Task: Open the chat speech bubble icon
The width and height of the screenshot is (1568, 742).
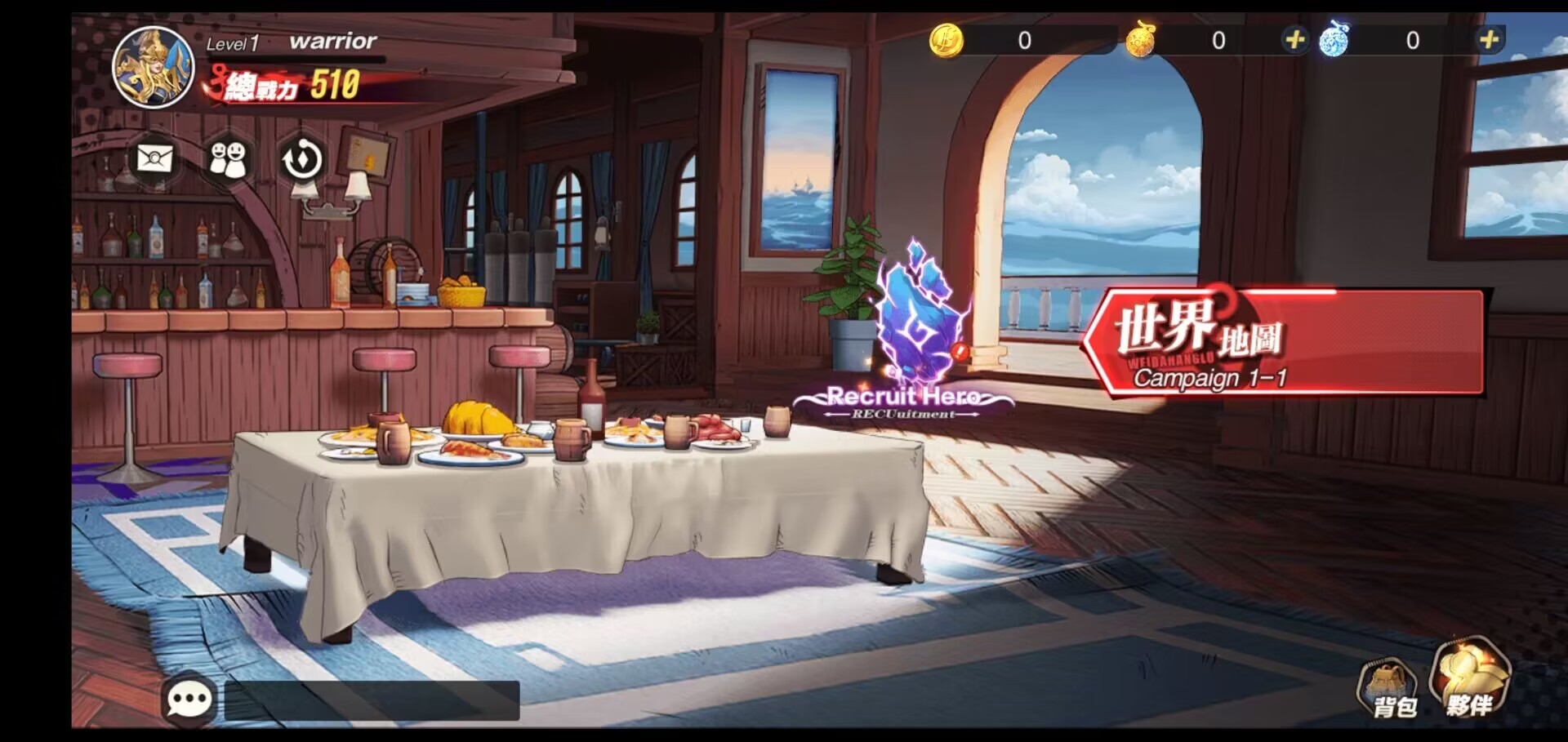Action: click(x=190, y=700)
